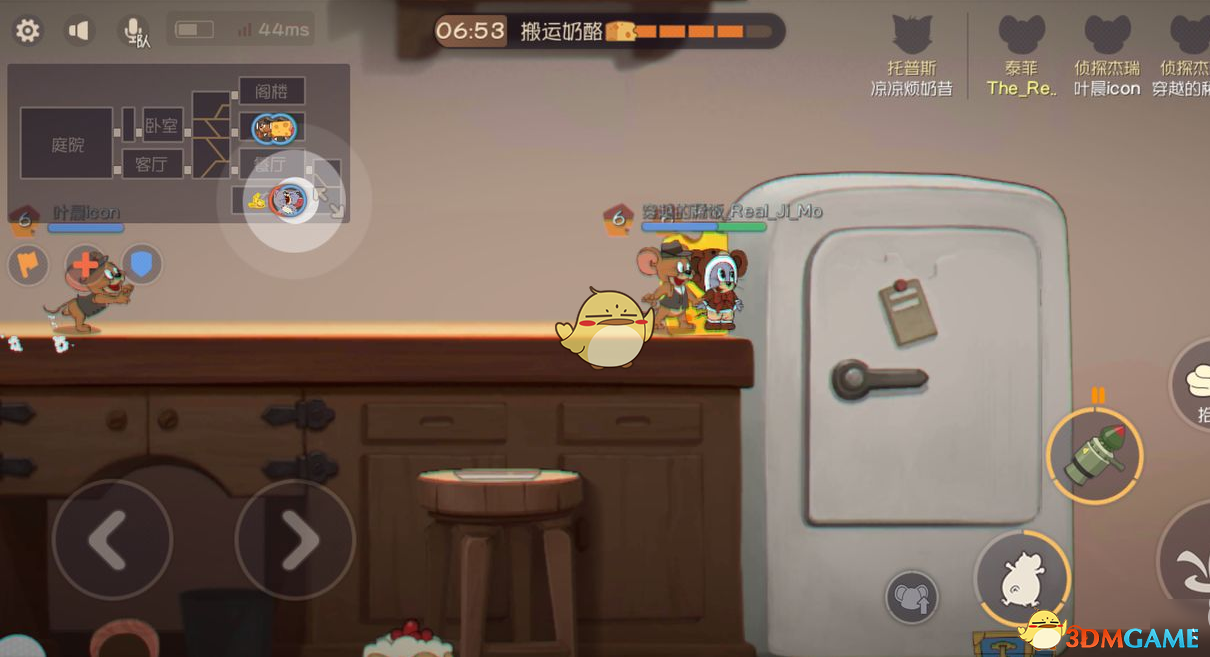Tap the blue shield signal button

click(x=142, y=264)
